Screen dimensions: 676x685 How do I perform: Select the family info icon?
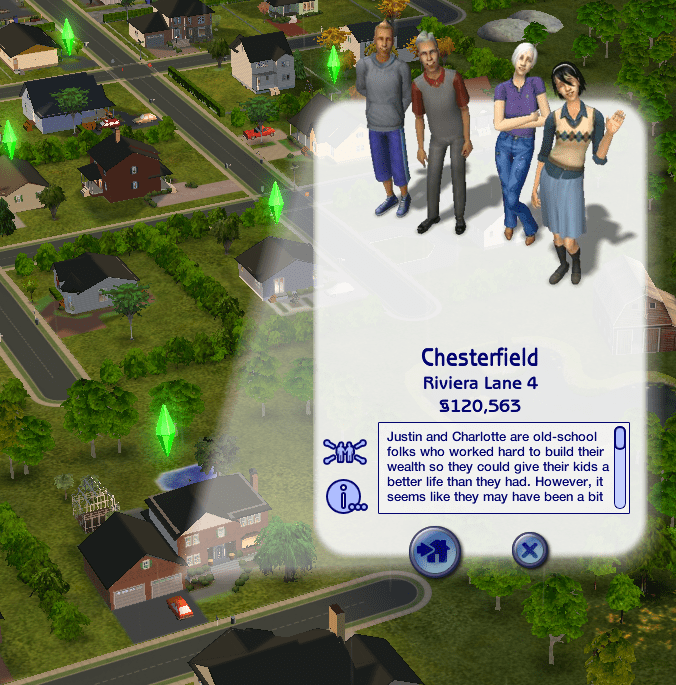point(346,495)
